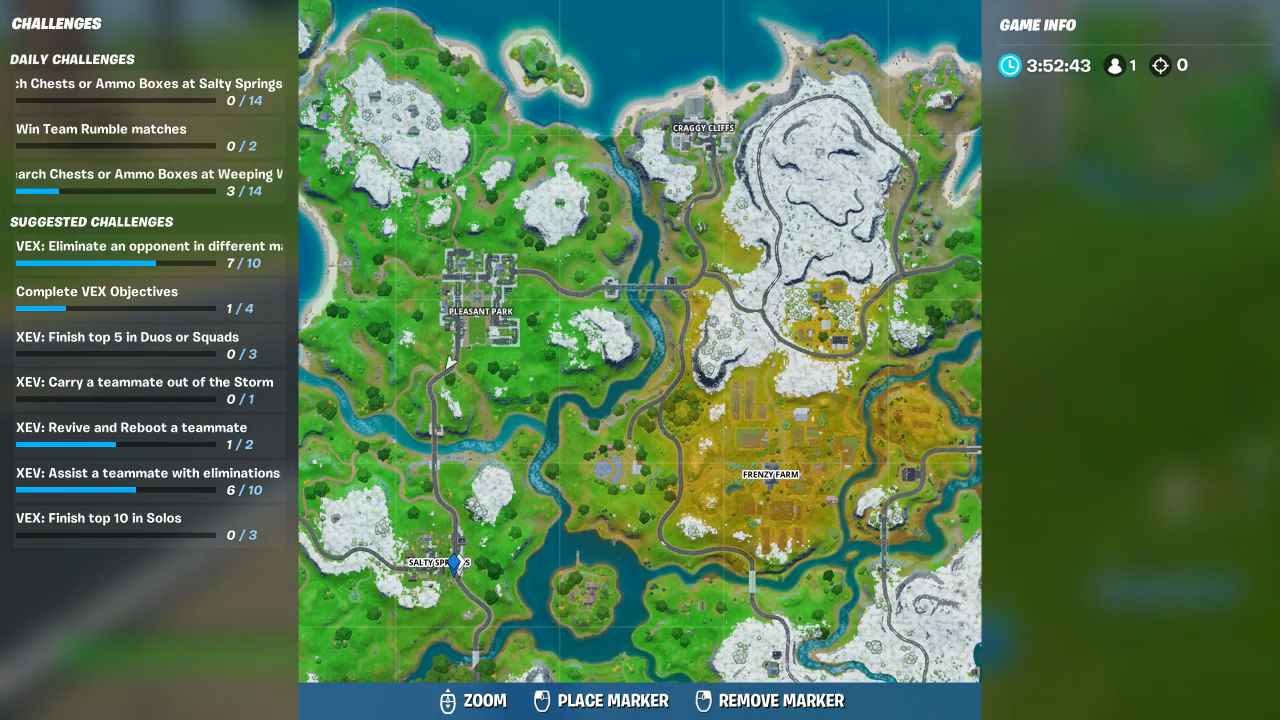The width and height of the screenshot is (1280, 720).
Task: Click the mouse icon beside REMOVE MARKER
Action: click(703, 701)
